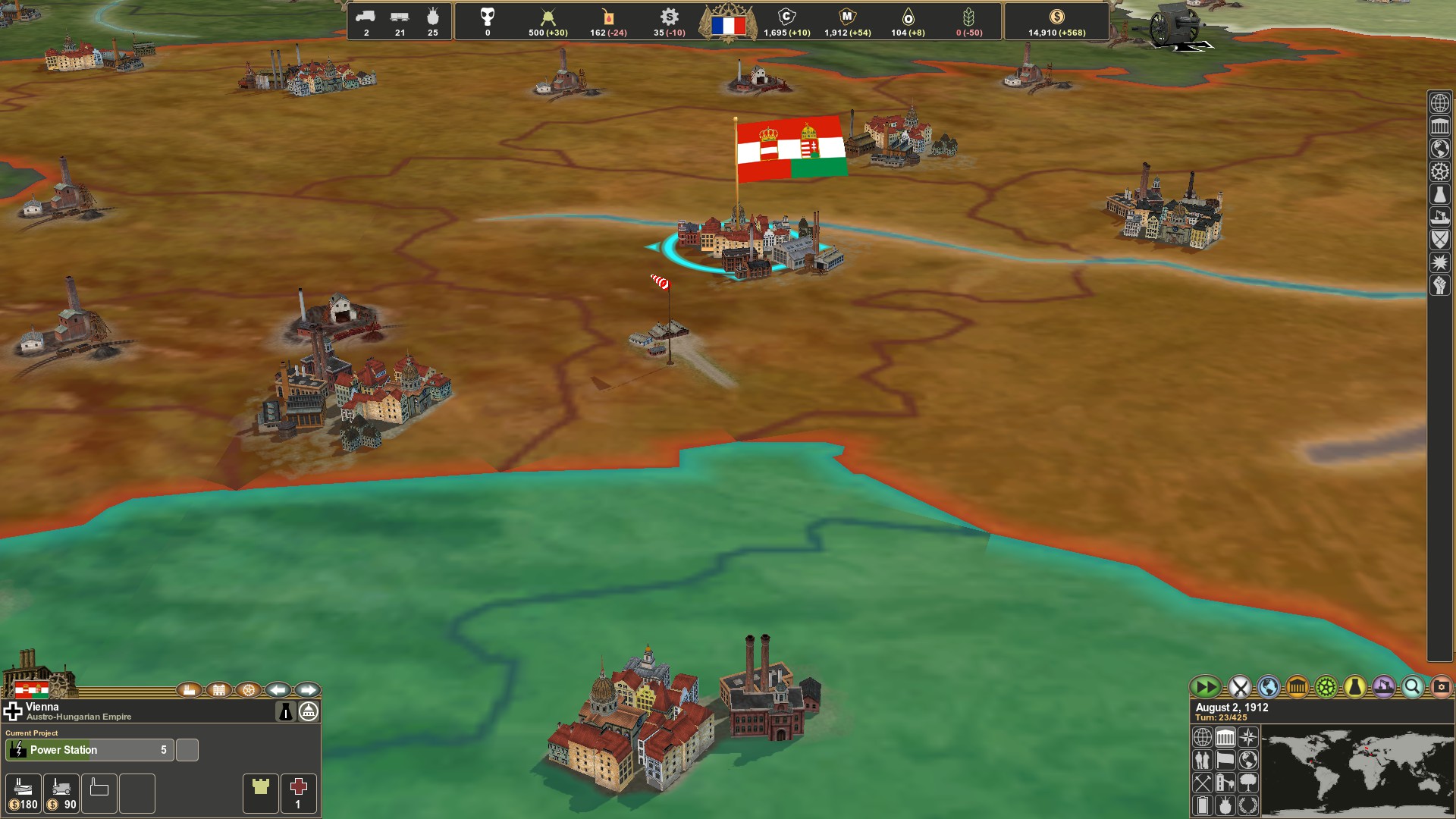This screenshot has width=1456, height=819.
Task: Toggle the bank overlay on the minimap
Action: [x=1225, y=737]
